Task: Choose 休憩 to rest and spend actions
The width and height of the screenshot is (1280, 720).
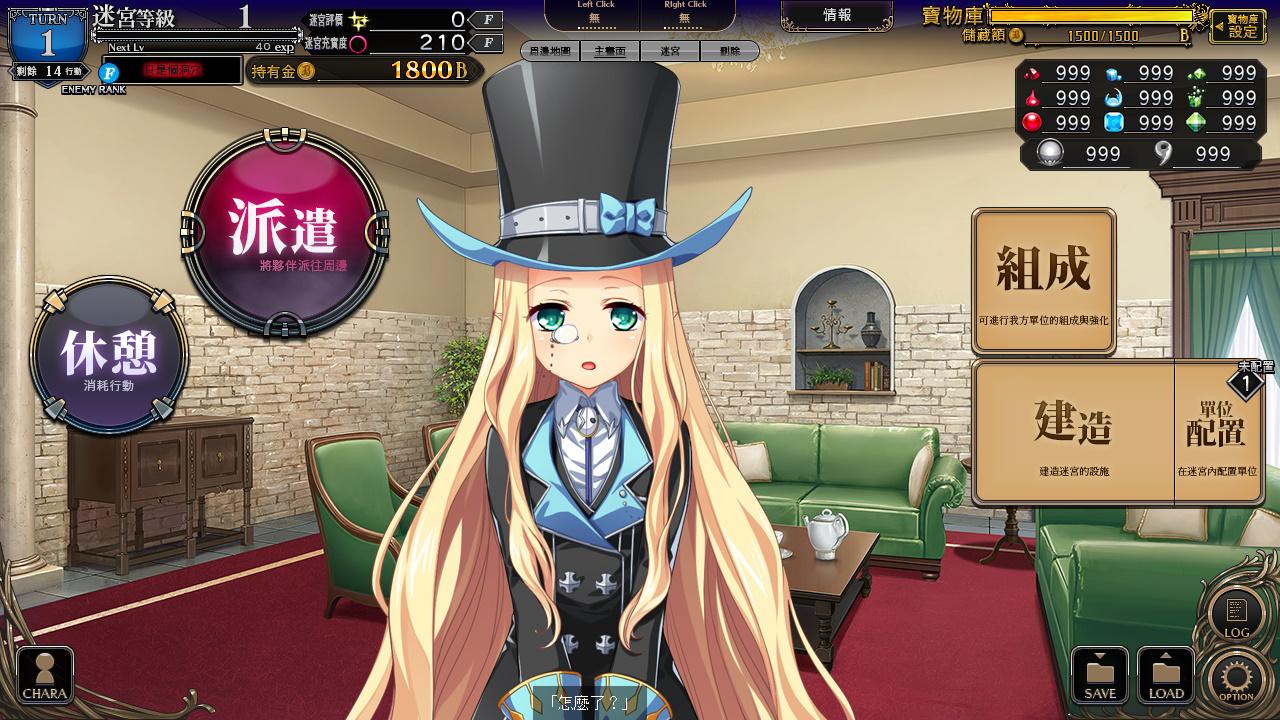Action: click(109, 356)
